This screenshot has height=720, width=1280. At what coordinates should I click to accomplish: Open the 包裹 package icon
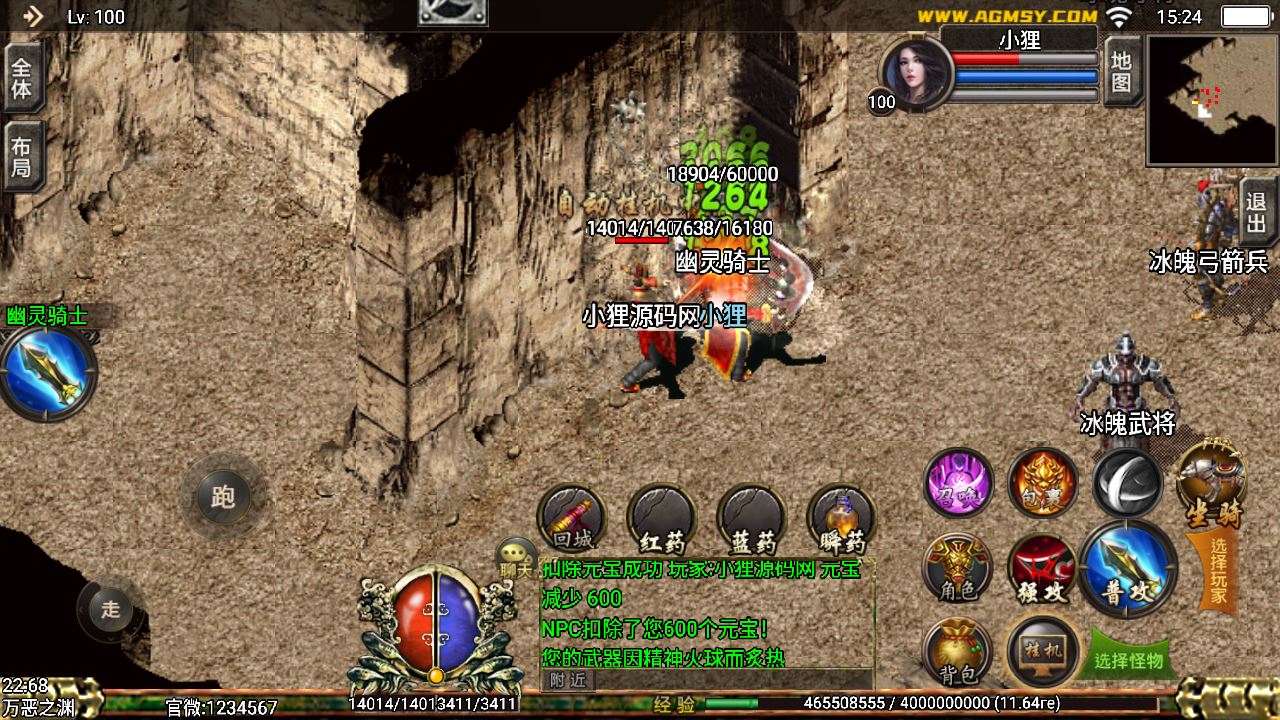click(x=1043, y=482)
